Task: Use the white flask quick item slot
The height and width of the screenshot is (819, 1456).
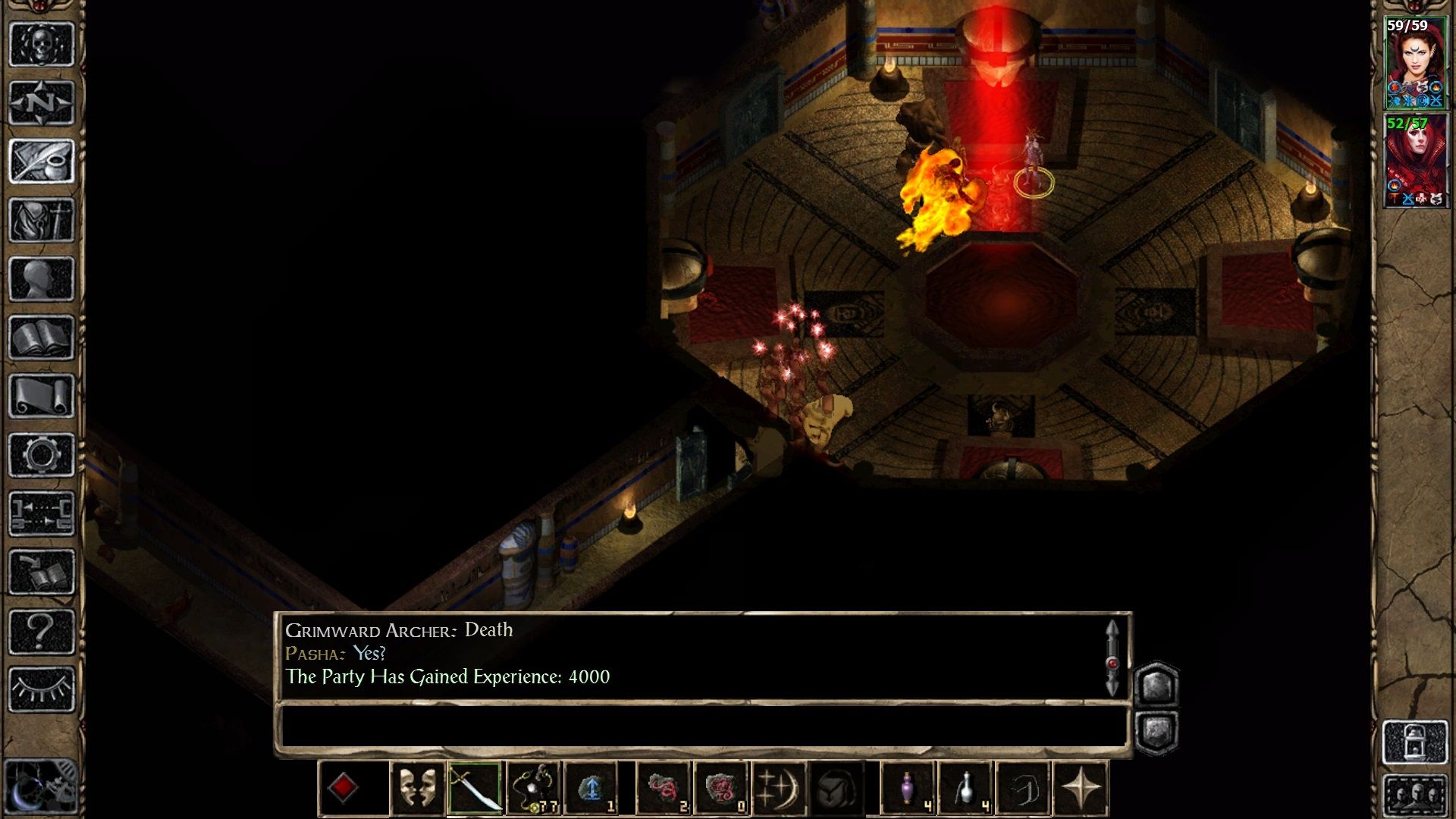Action: tap(964, 788)
